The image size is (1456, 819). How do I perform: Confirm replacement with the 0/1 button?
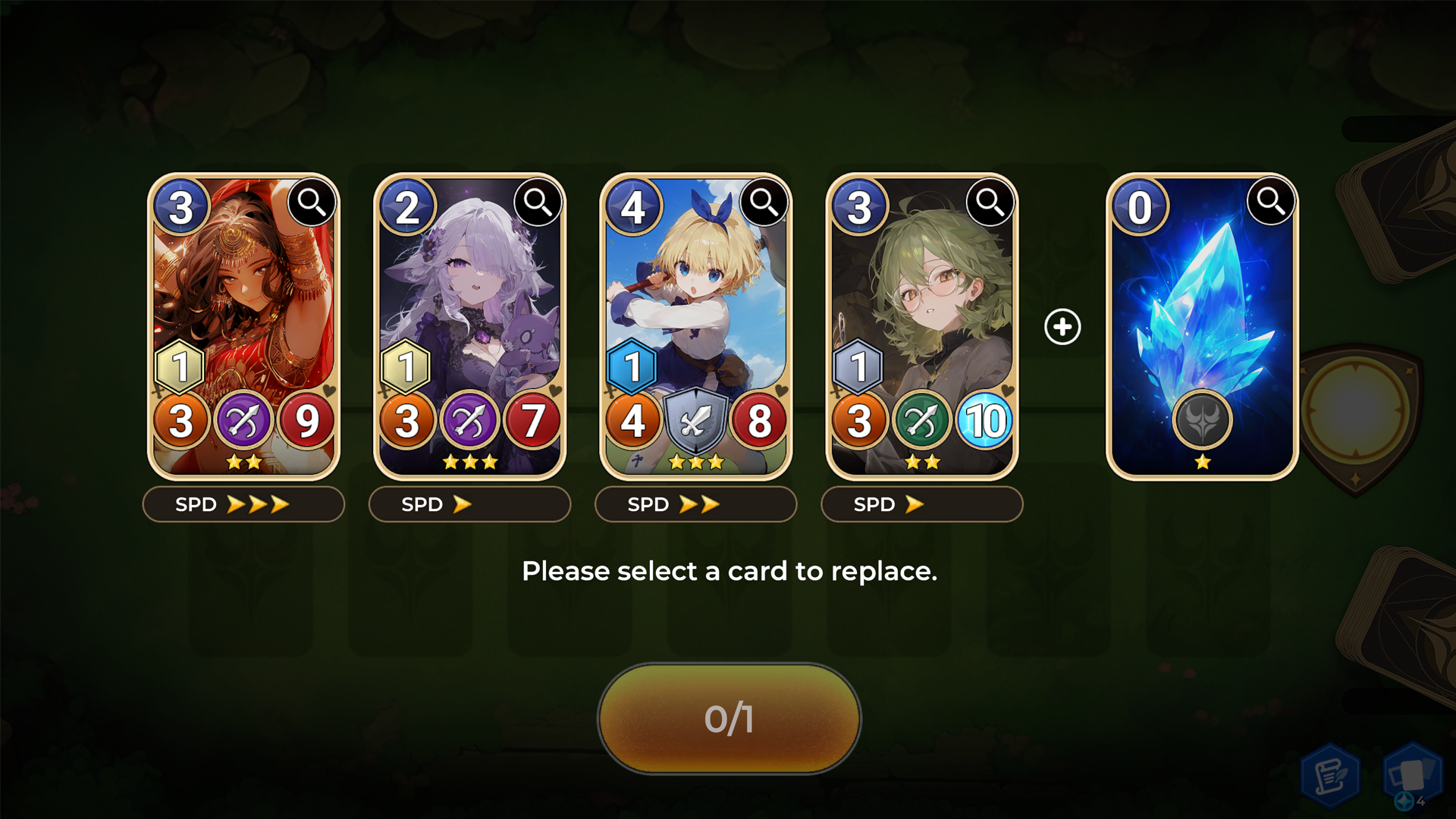(x=729, y=718)
